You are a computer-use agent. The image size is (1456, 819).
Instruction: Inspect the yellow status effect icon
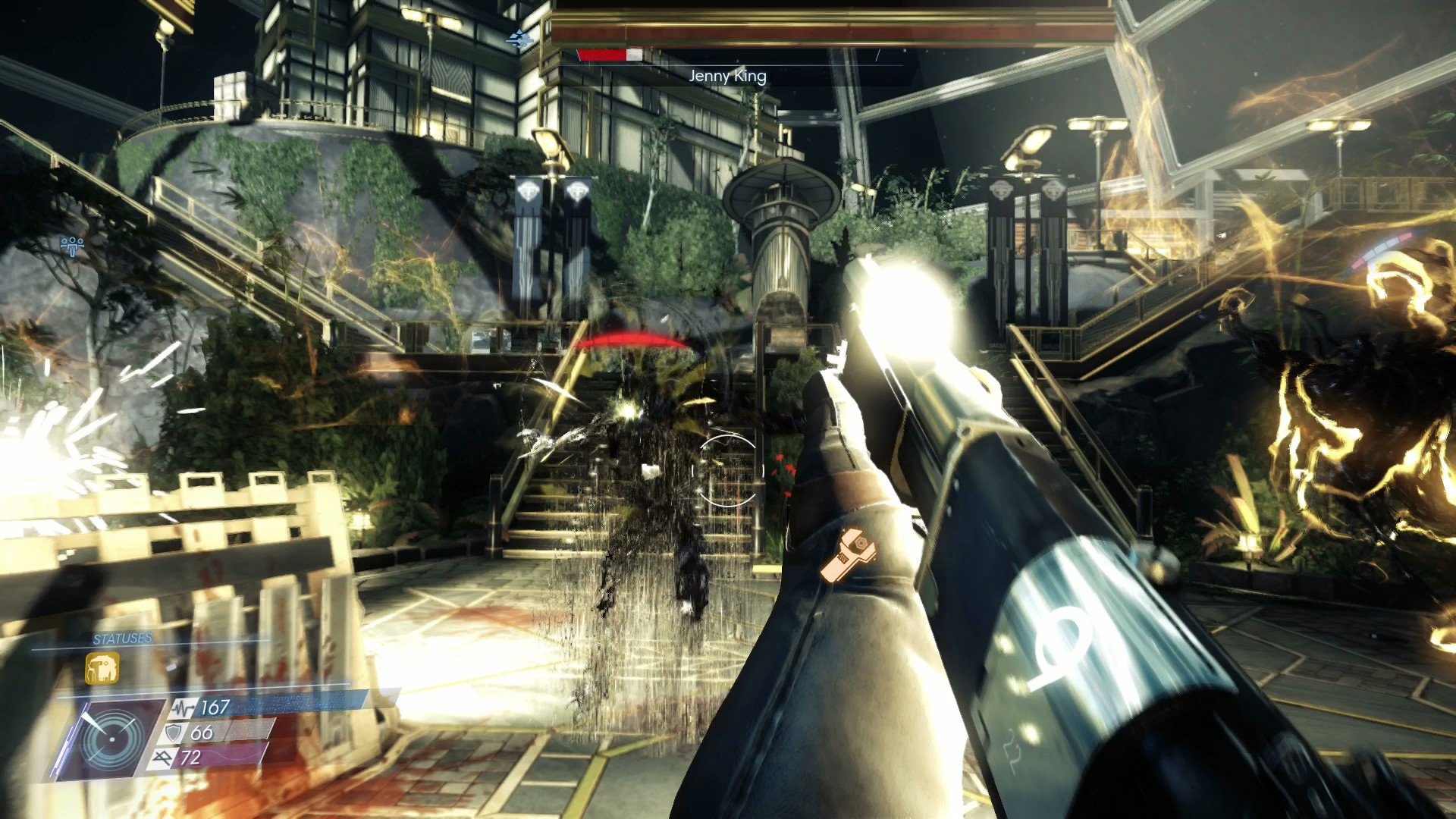pos(102,669)
